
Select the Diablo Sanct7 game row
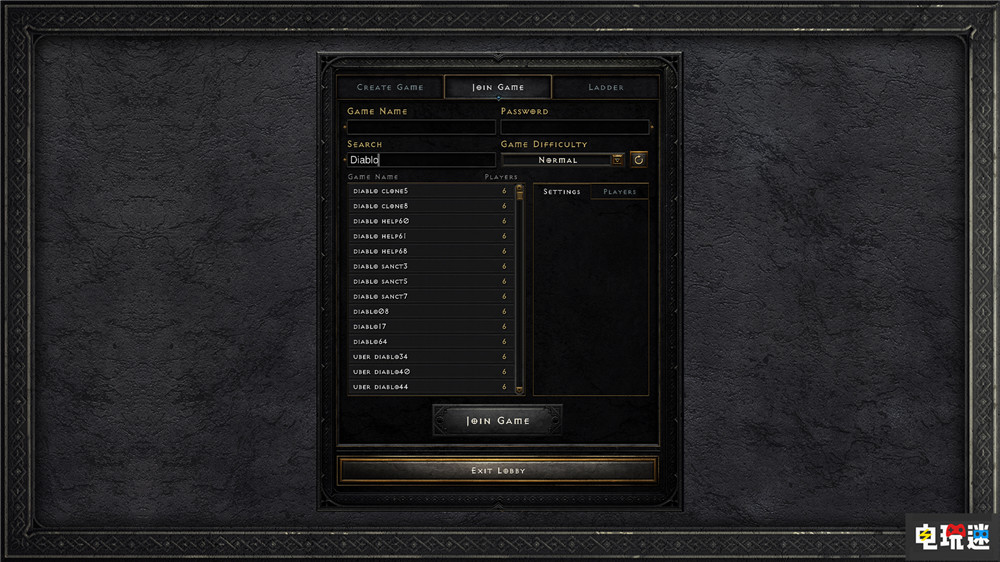[x=430, y=296]
